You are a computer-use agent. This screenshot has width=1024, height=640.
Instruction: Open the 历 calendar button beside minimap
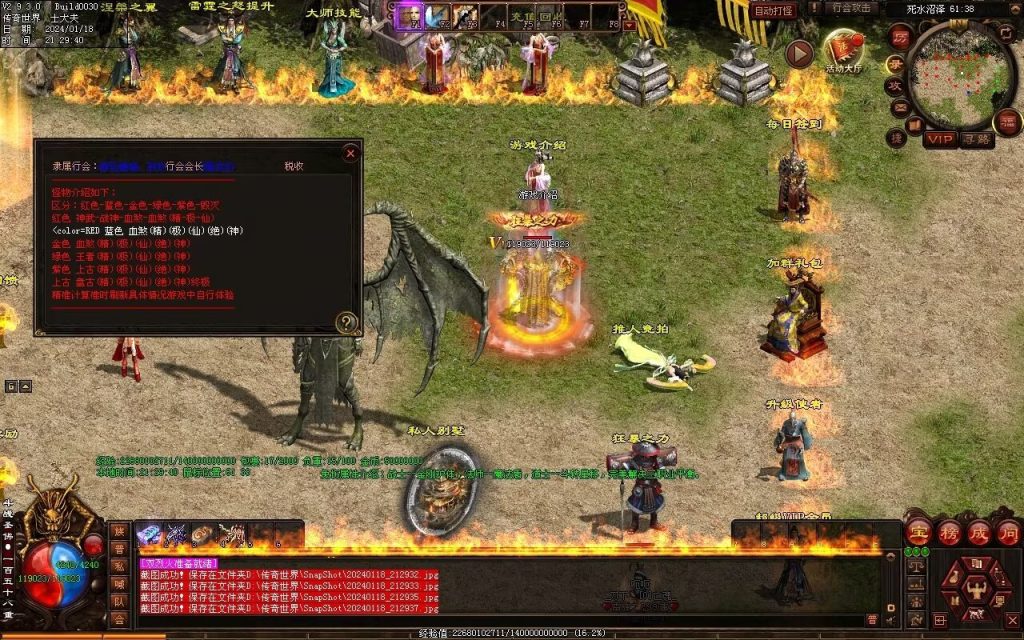[899, 38]
